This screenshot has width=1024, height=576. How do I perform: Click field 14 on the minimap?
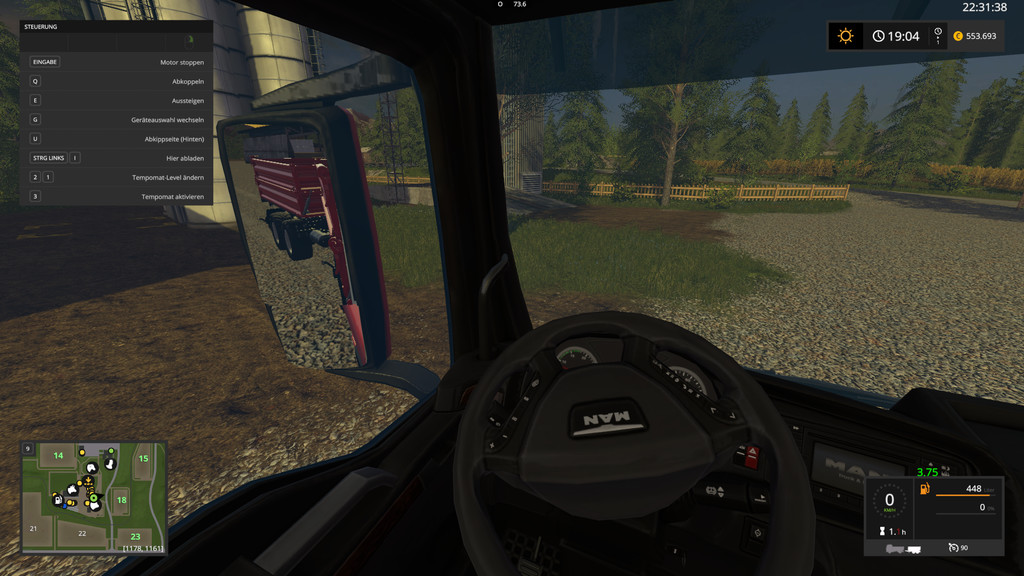(x=58, y=456)
